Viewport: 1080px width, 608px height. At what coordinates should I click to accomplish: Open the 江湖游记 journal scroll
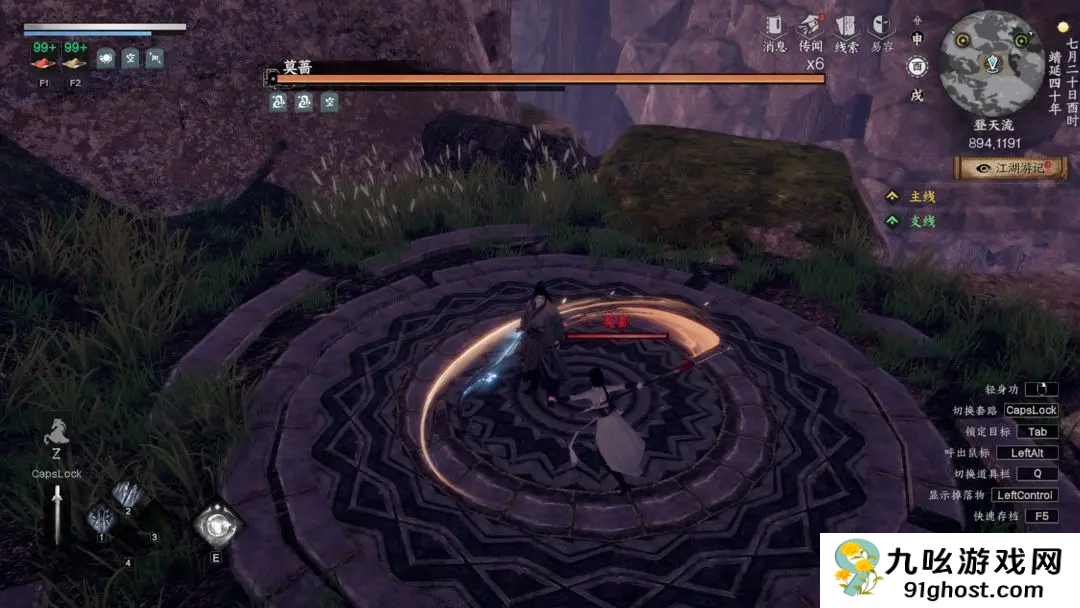coord(1010,169)
